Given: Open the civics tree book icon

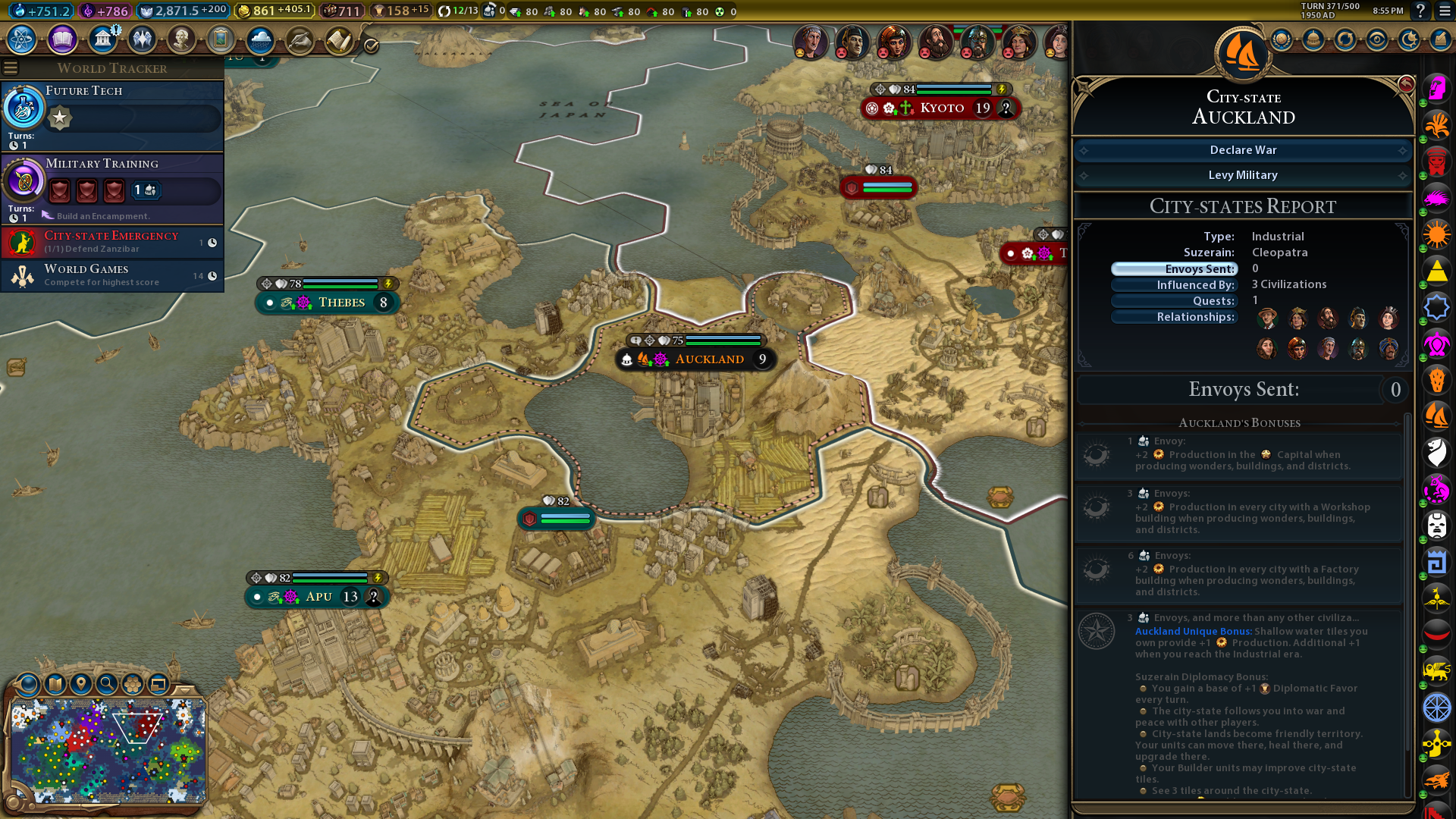Looking at the screenshot, I should (62, 39).
